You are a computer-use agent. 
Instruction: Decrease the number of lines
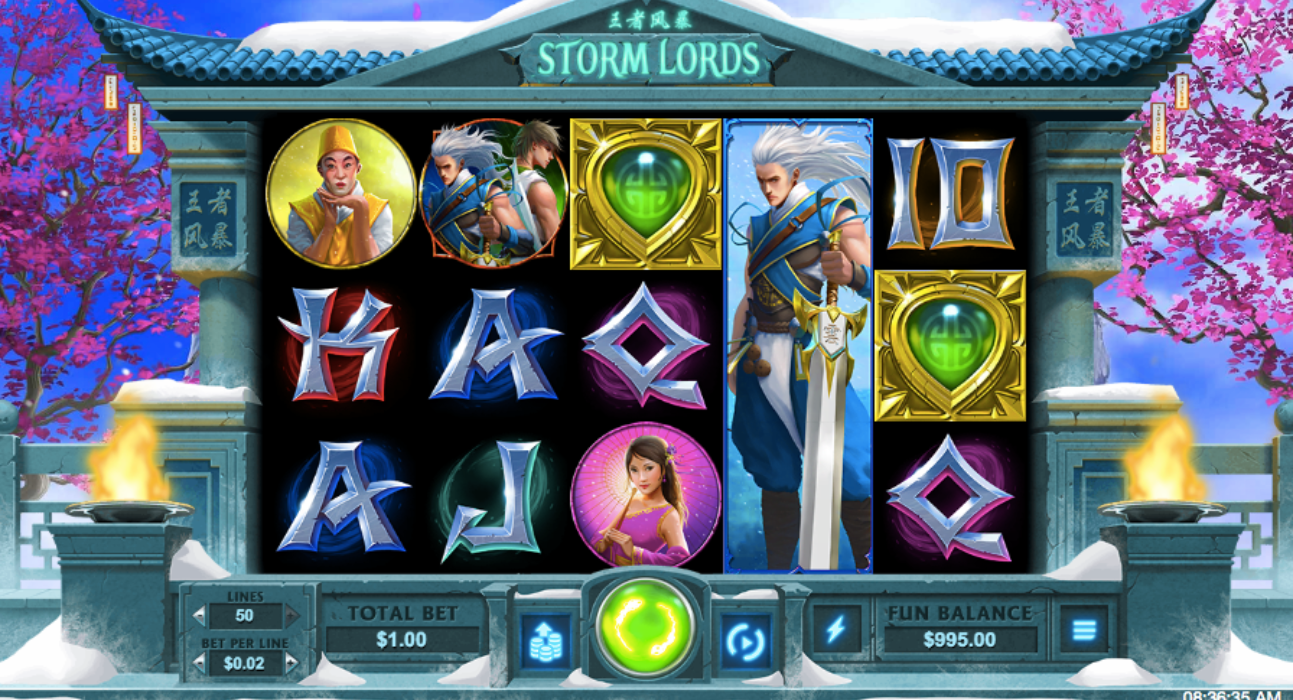pos(199,615)
